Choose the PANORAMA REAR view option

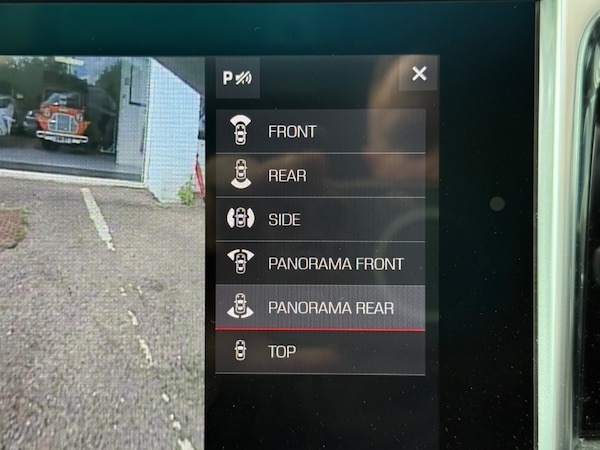(320, 307)
